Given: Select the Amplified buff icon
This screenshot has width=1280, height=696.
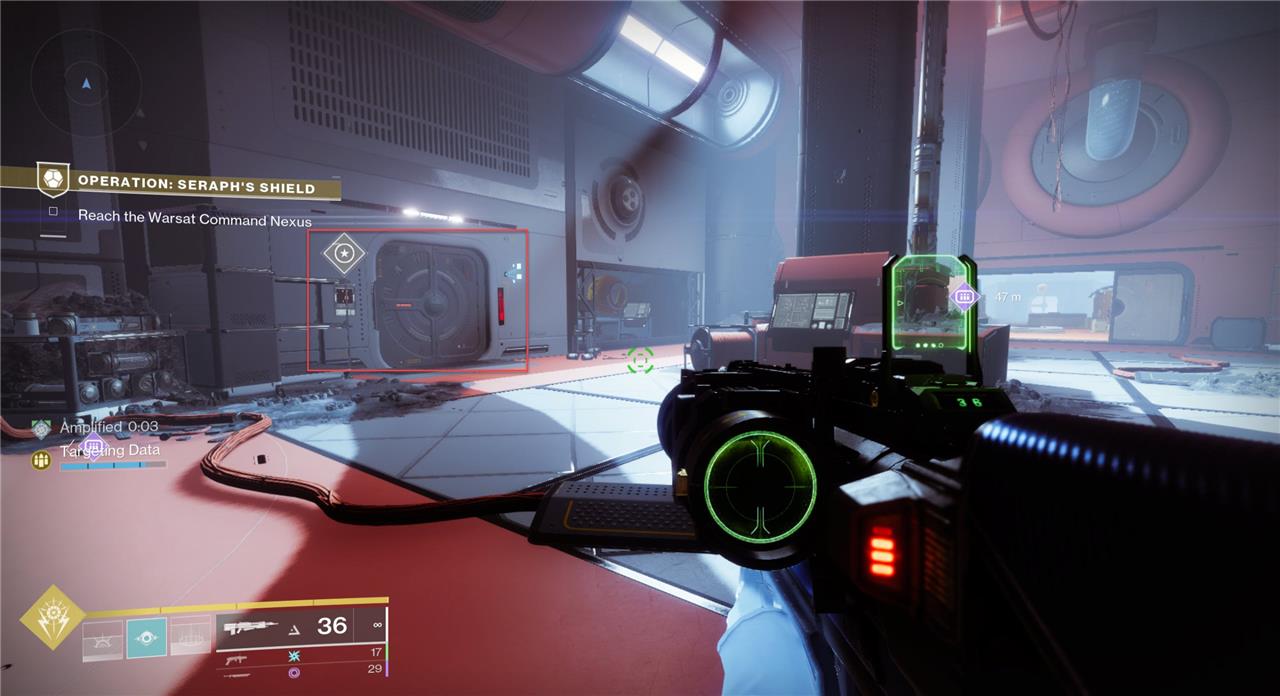Looking at the screenshot, I should coord(41,429).
